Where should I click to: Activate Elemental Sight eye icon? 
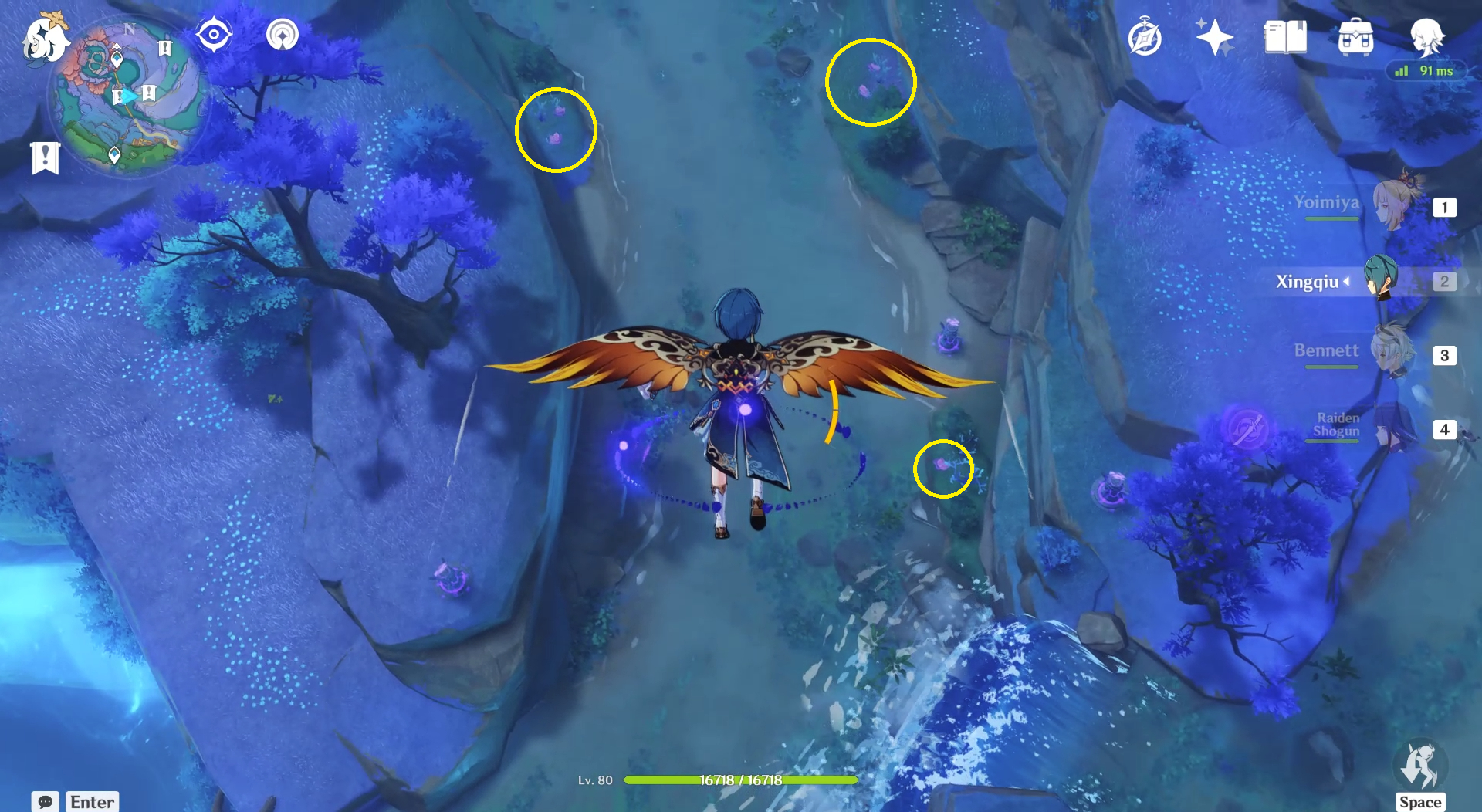click(x=213, y=33)
